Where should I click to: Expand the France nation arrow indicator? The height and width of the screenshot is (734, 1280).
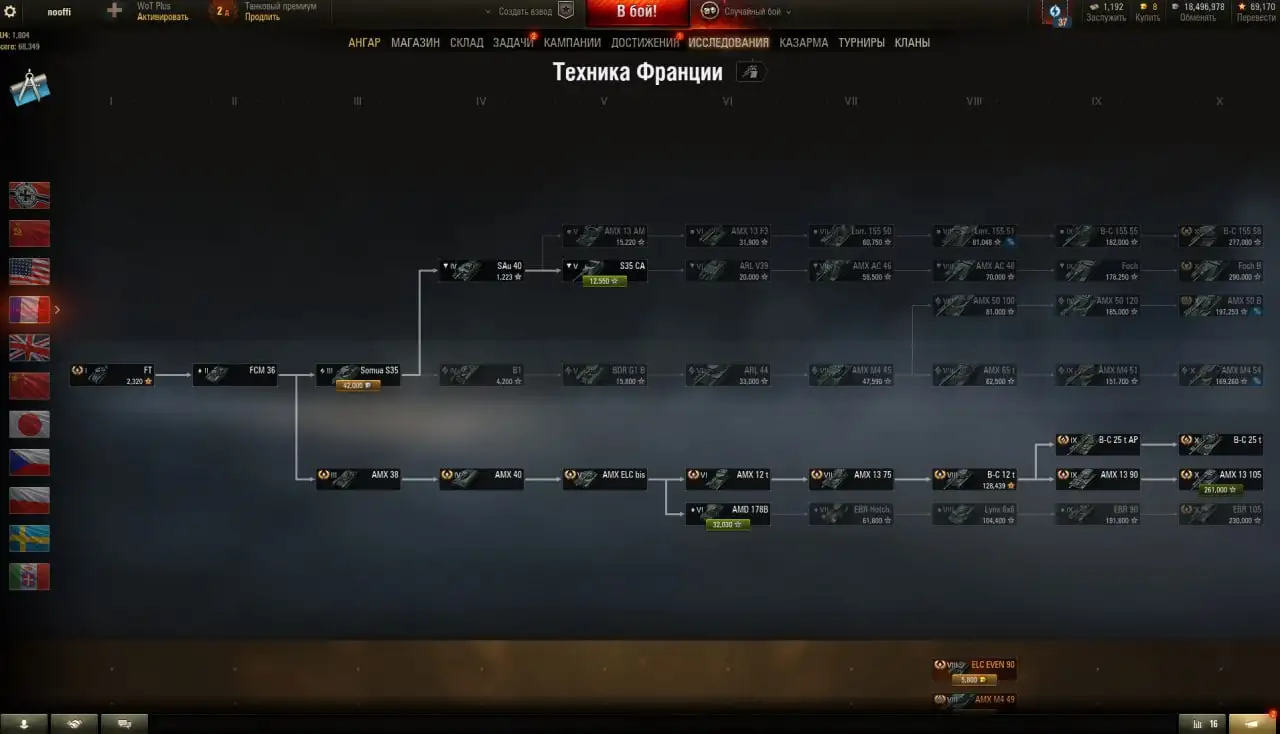(x=57, y=310)
